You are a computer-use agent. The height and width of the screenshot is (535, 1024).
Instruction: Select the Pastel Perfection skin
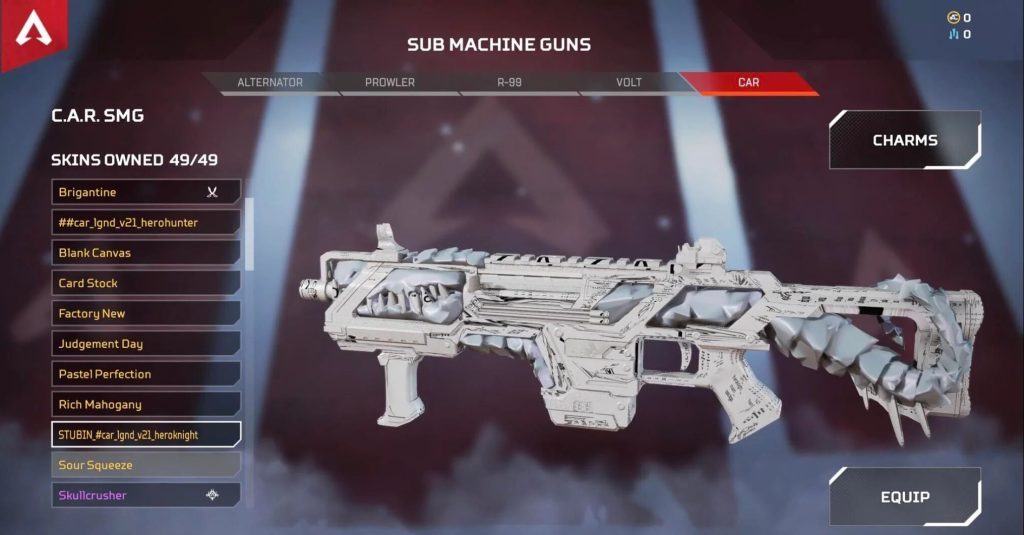146,374
